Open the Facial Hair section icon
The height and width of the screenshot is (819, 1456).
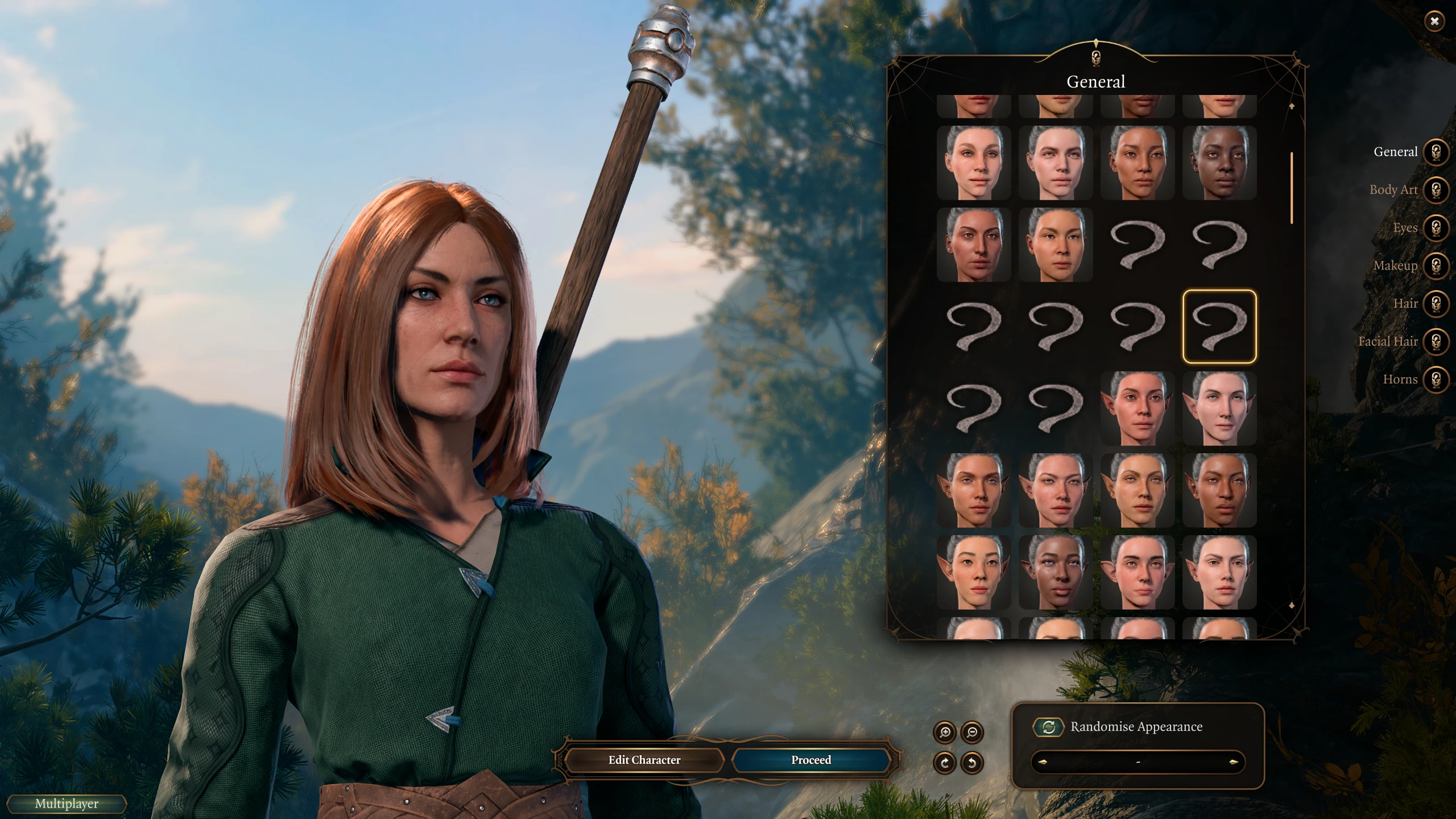(x=1436, y=341)
